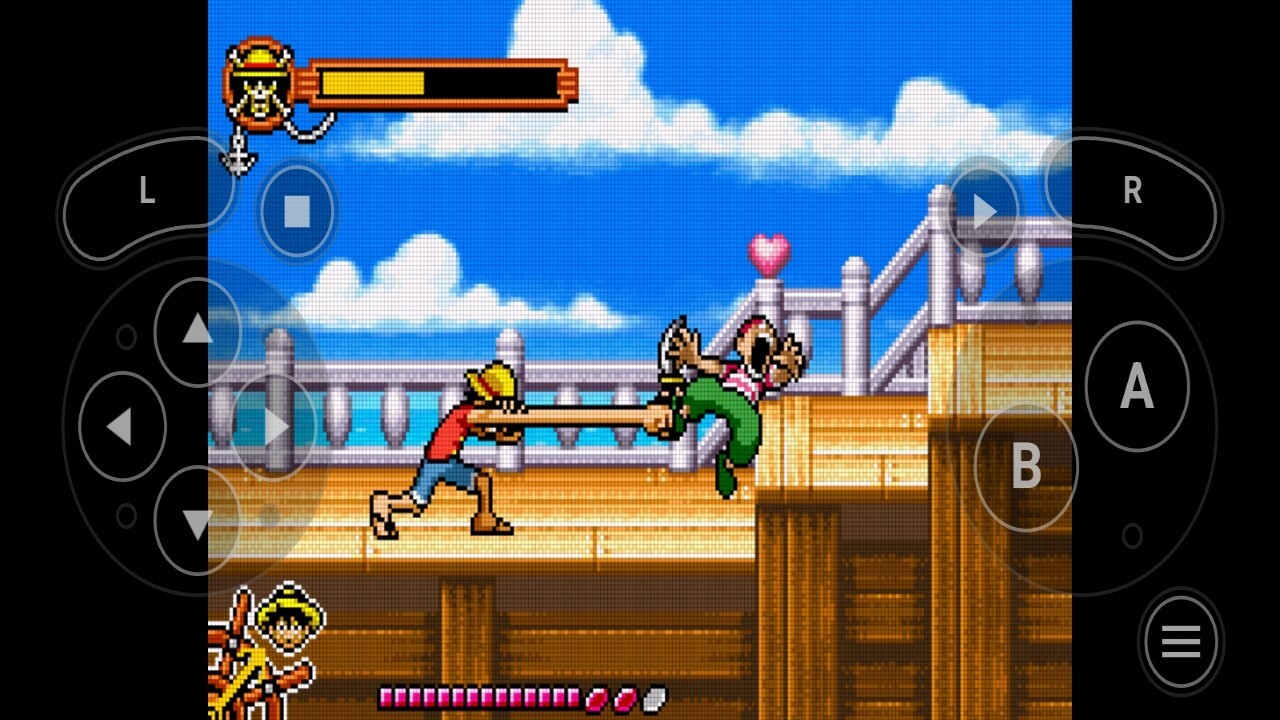Tap the D-pad down arrow
Image resolution: width=1280 pixels, height=720 pixels.
197,522
